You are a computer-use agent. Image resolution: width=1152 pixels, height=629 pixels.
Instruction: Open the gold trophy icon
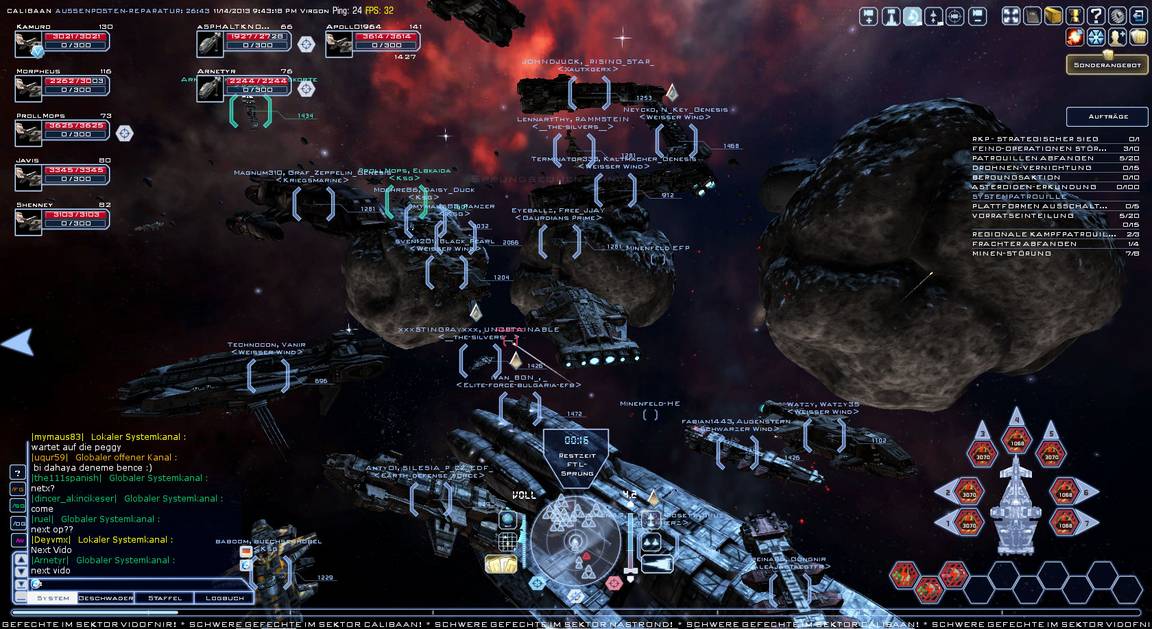1074,16
